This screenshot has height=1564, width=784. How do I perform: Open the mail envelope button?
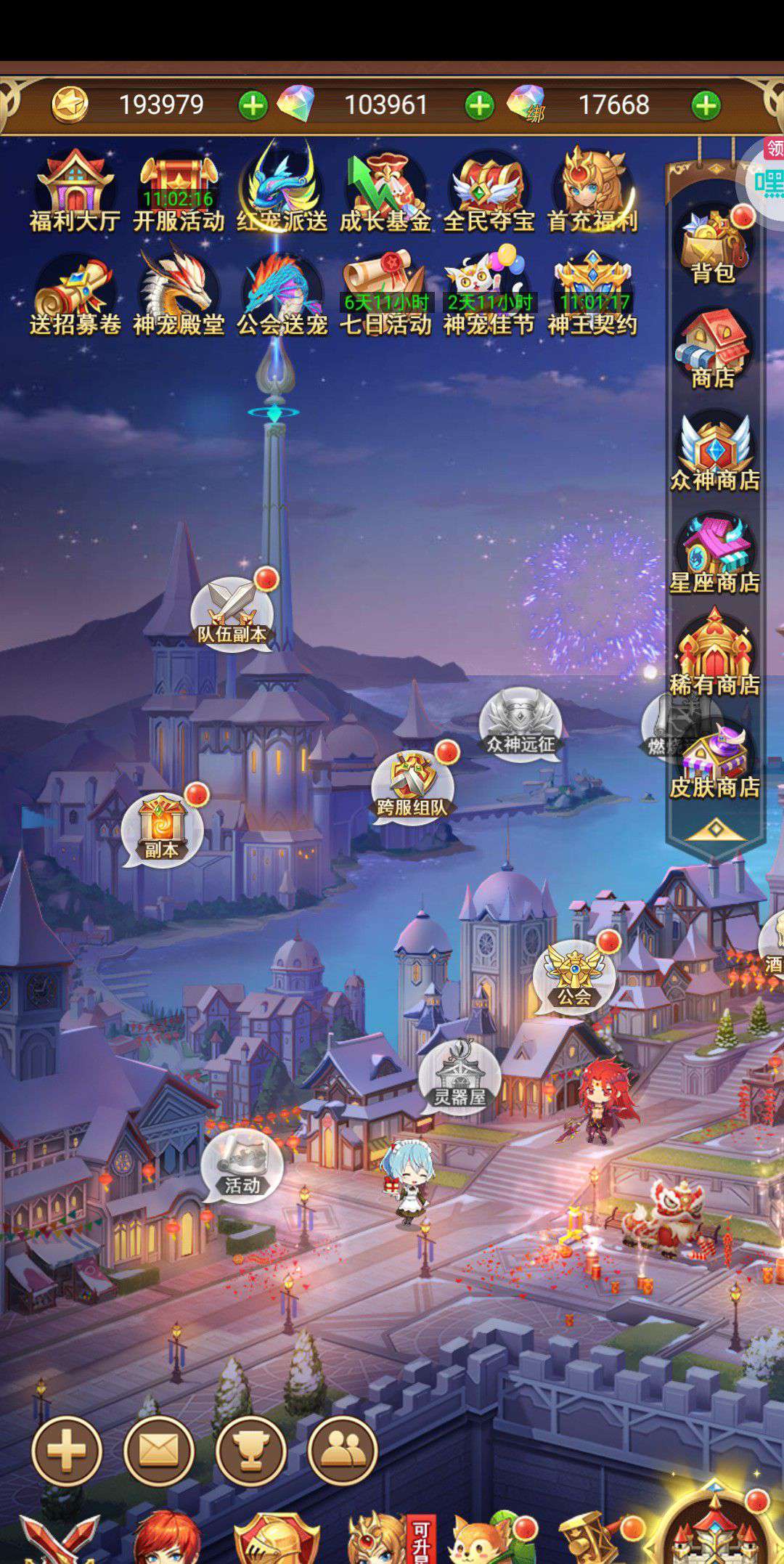click(x=159, y=1451)
